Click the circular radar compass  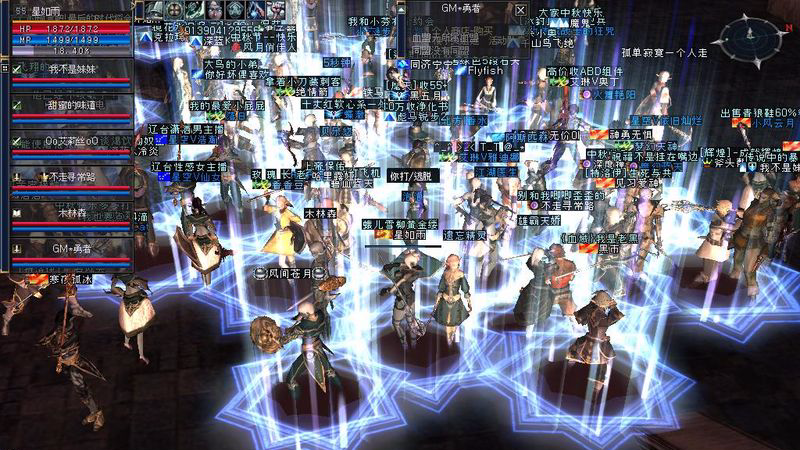756,37
